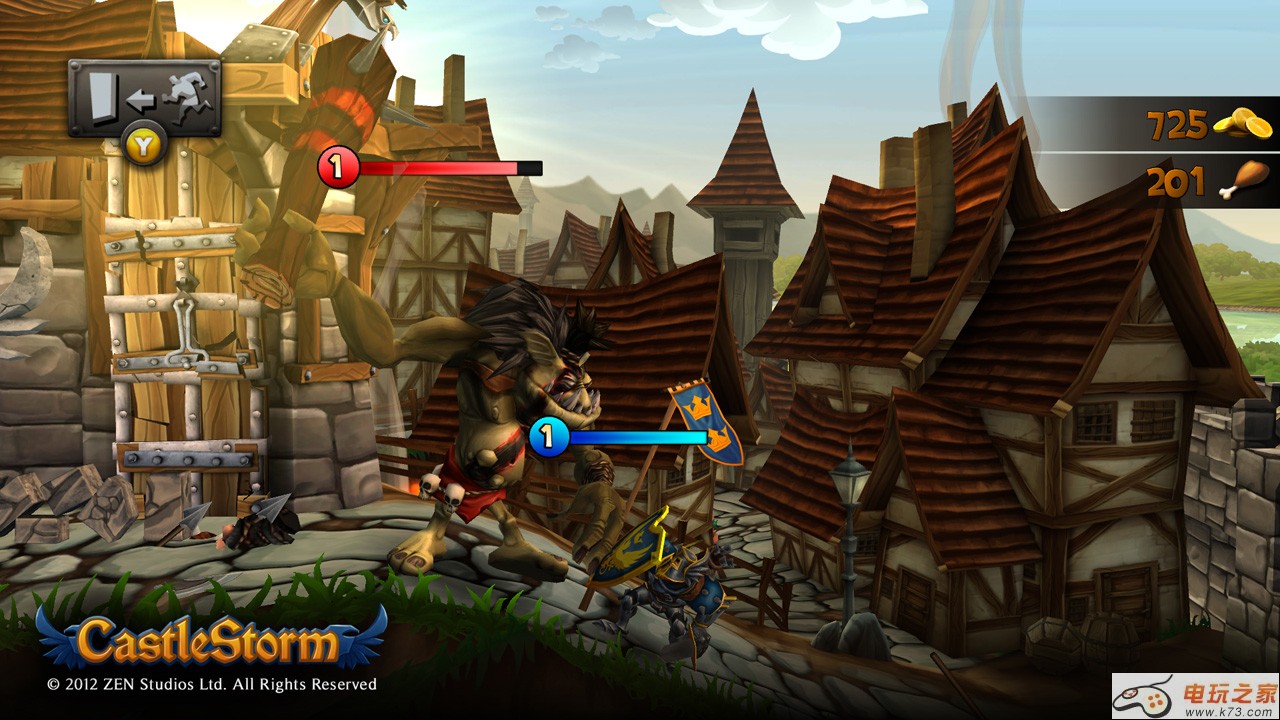Activate the return-to-castle door icon
Screen dimensions: 1280x720
pos(144,98)
